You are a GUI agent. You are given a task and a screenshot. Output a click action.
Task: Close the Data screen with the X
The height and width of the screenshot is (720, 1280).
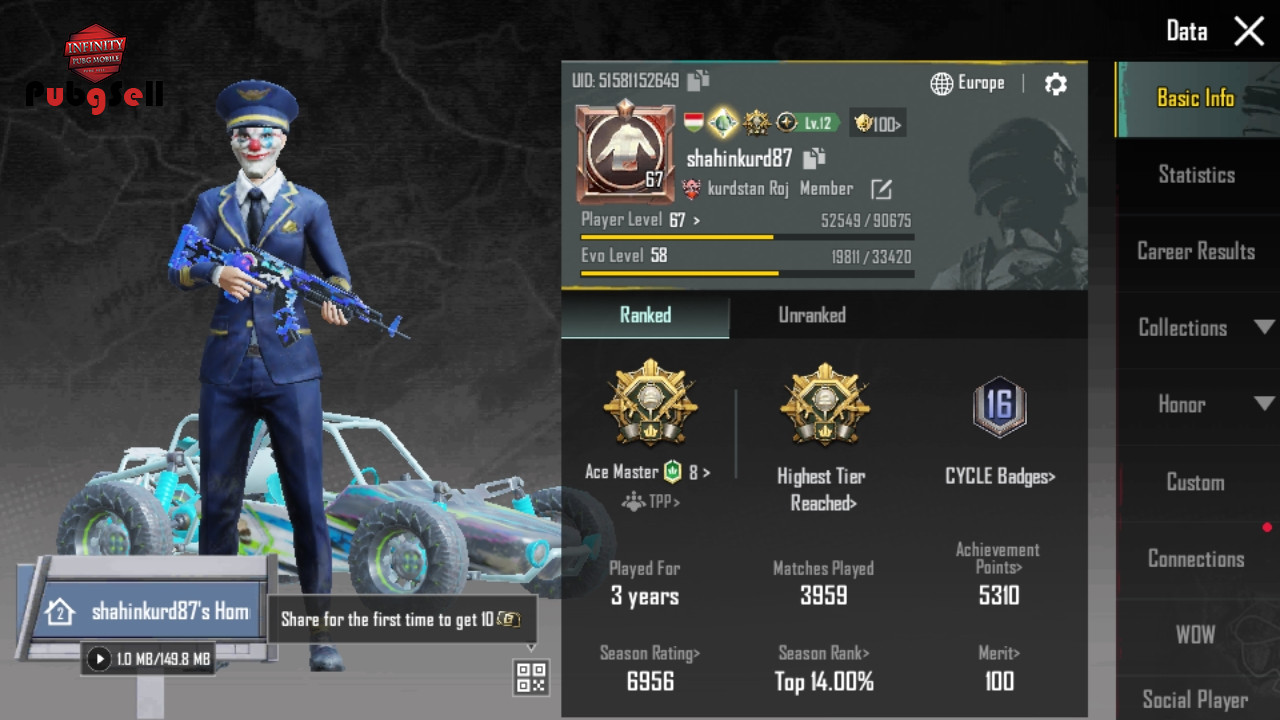[x=1249, y=31]
